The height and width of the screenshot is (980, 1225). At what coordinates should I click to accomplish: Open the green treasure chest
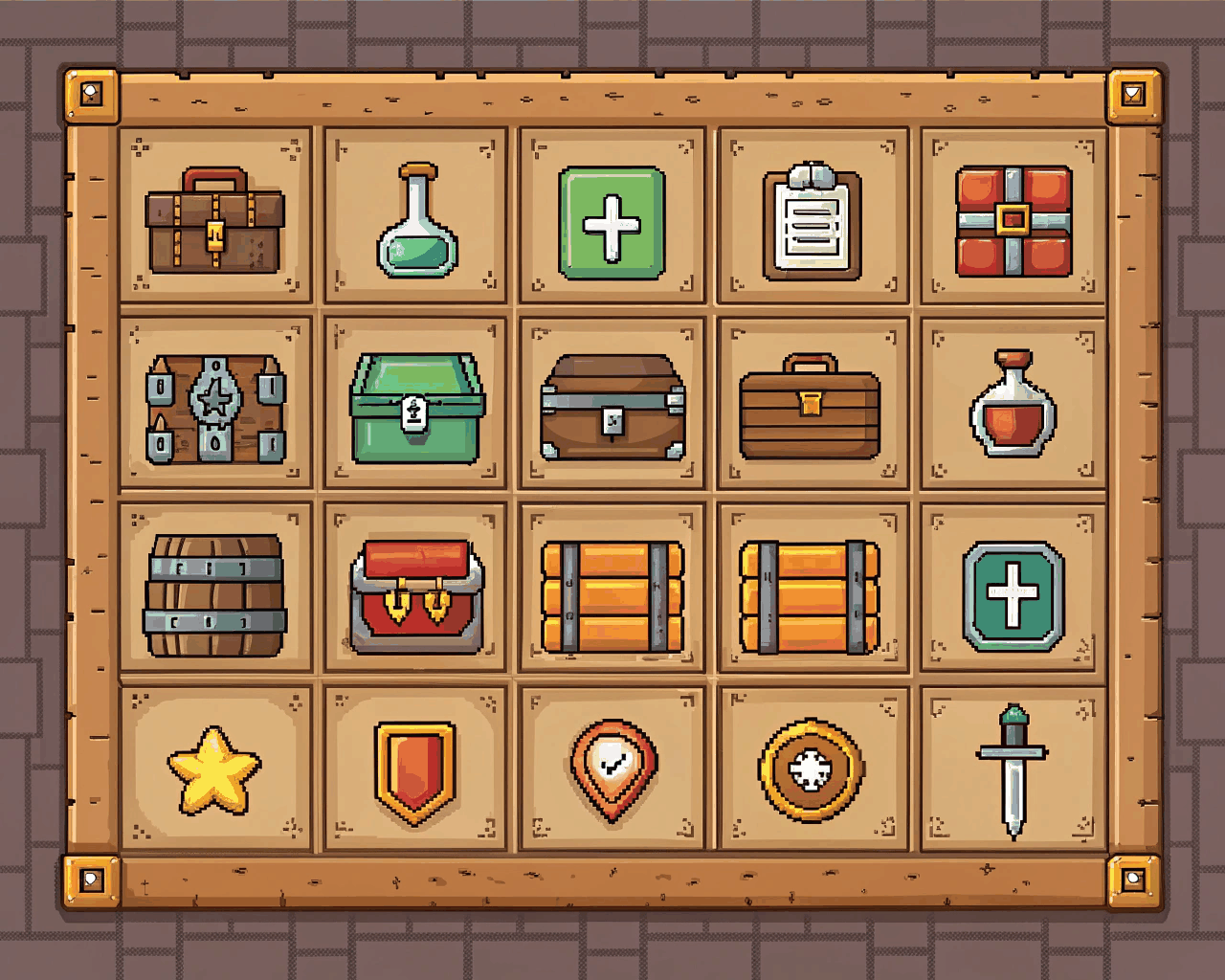413,405
